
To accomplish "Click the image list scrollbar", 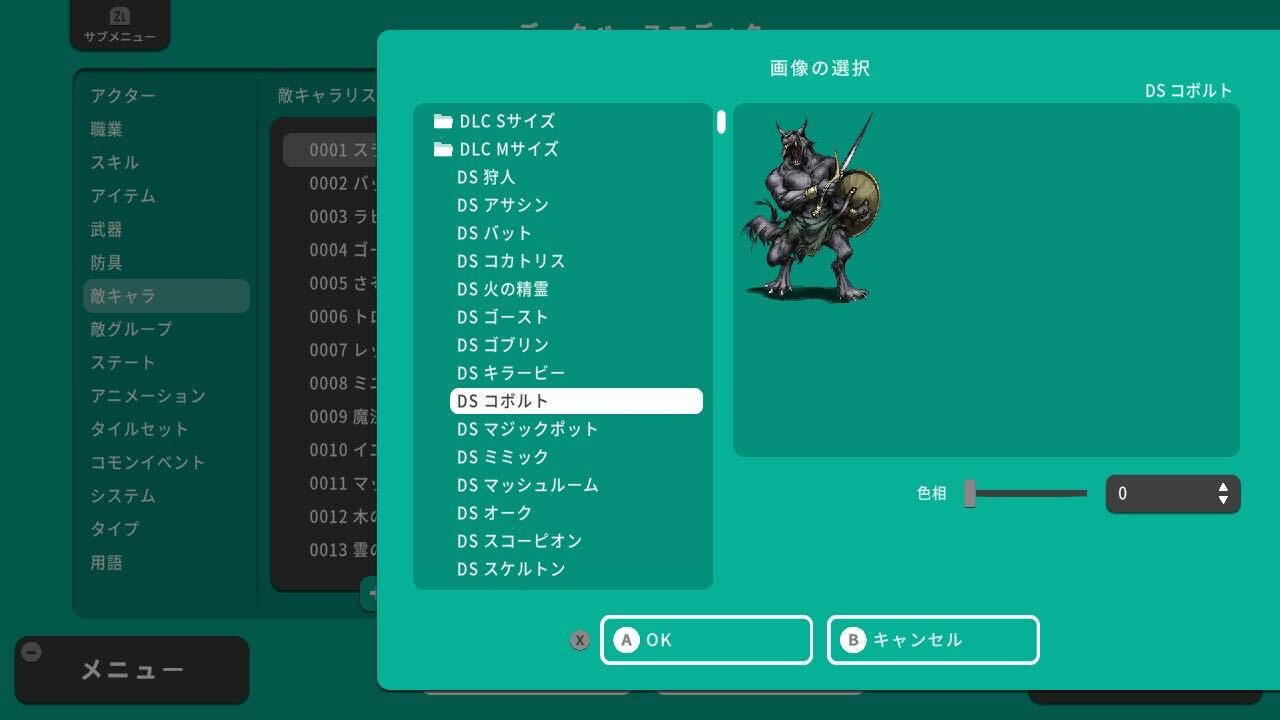I will tap(719, 122).
